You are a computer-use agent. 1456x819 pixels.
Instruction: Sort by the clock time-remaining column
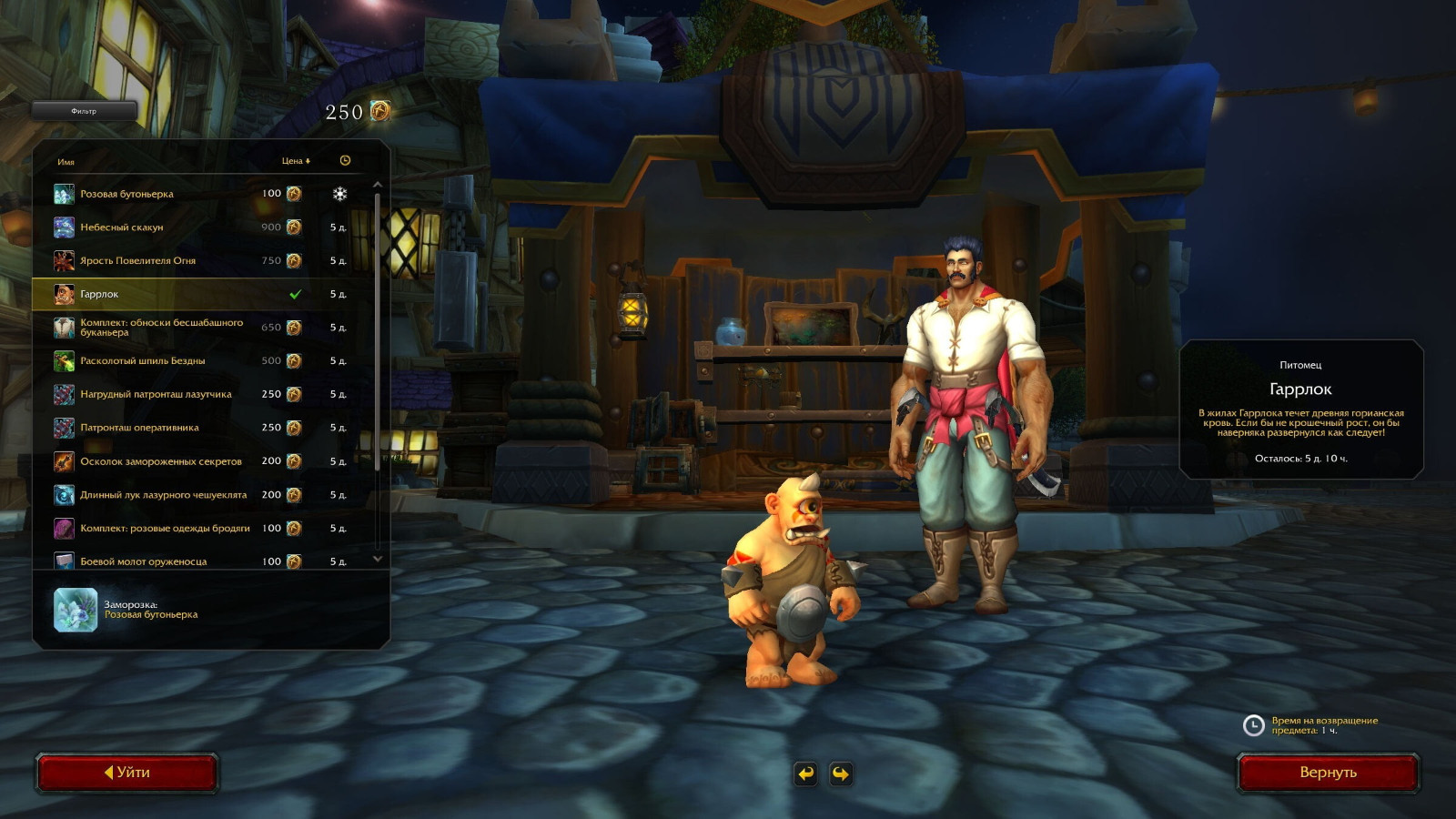coord(345,161)
